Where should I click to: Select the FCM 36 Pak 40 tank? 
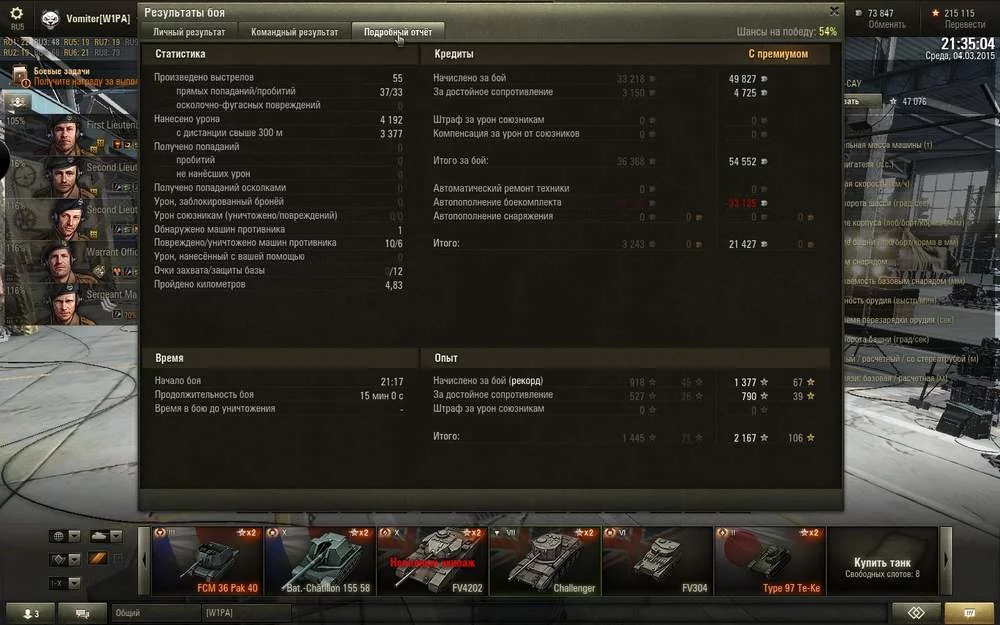point(208,561)
